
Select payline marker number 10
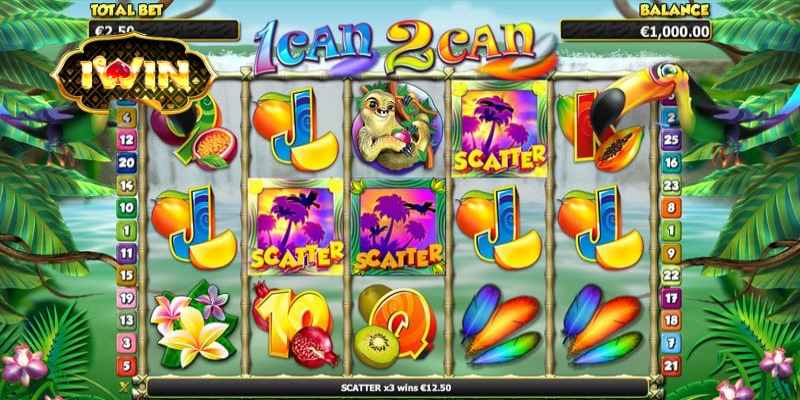(x=127, y=208)
